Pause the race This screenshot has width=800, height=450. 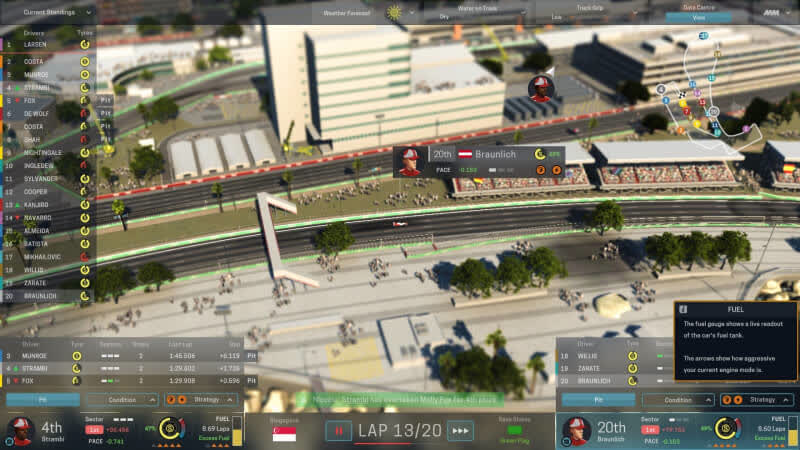coord(337,431)
